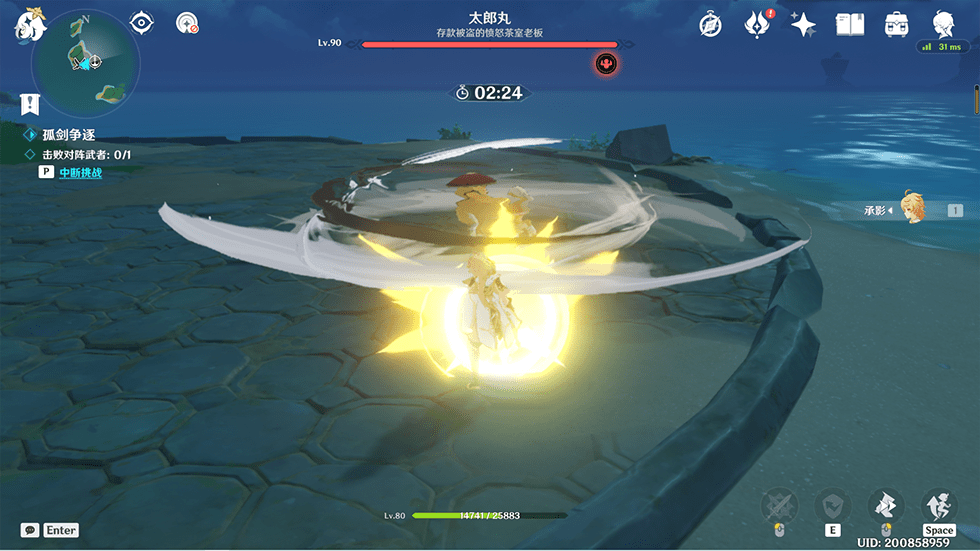Use the shield-shaped elemental skill icon
Screen dimensions: 980x551
[832, 505]
